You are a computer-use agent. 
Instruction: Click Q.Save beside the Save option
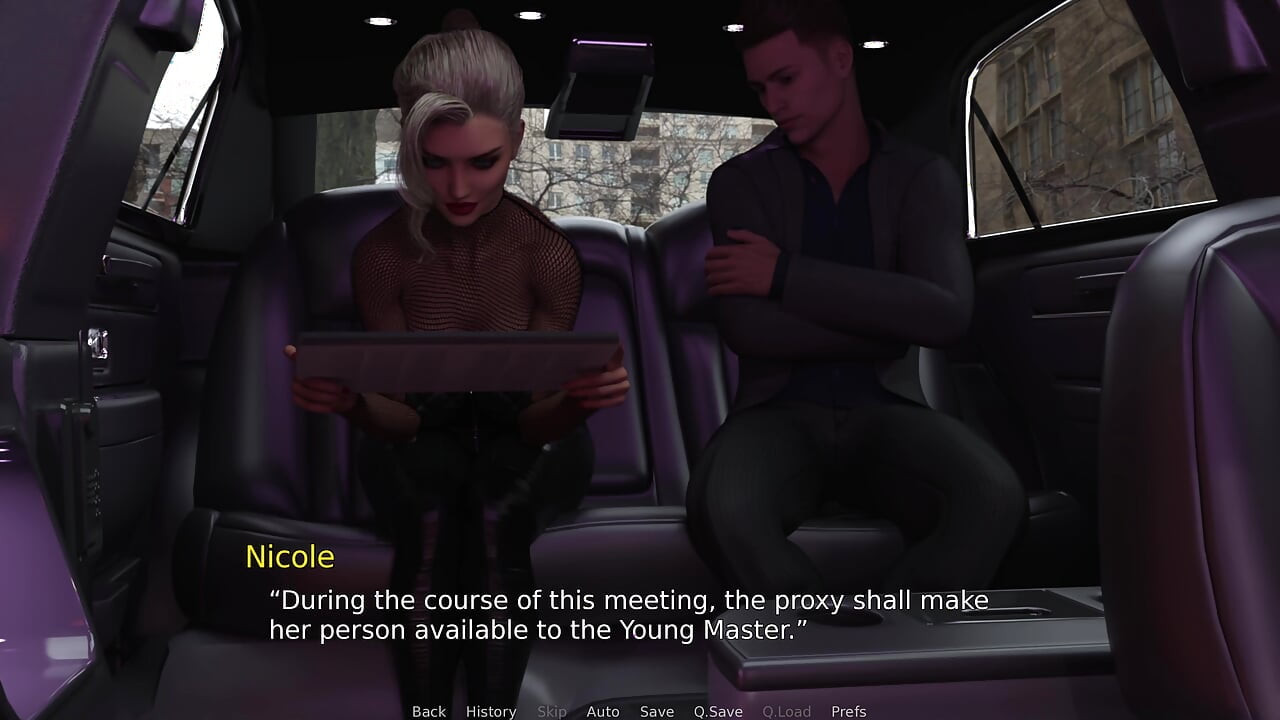[x=716, y=711]
